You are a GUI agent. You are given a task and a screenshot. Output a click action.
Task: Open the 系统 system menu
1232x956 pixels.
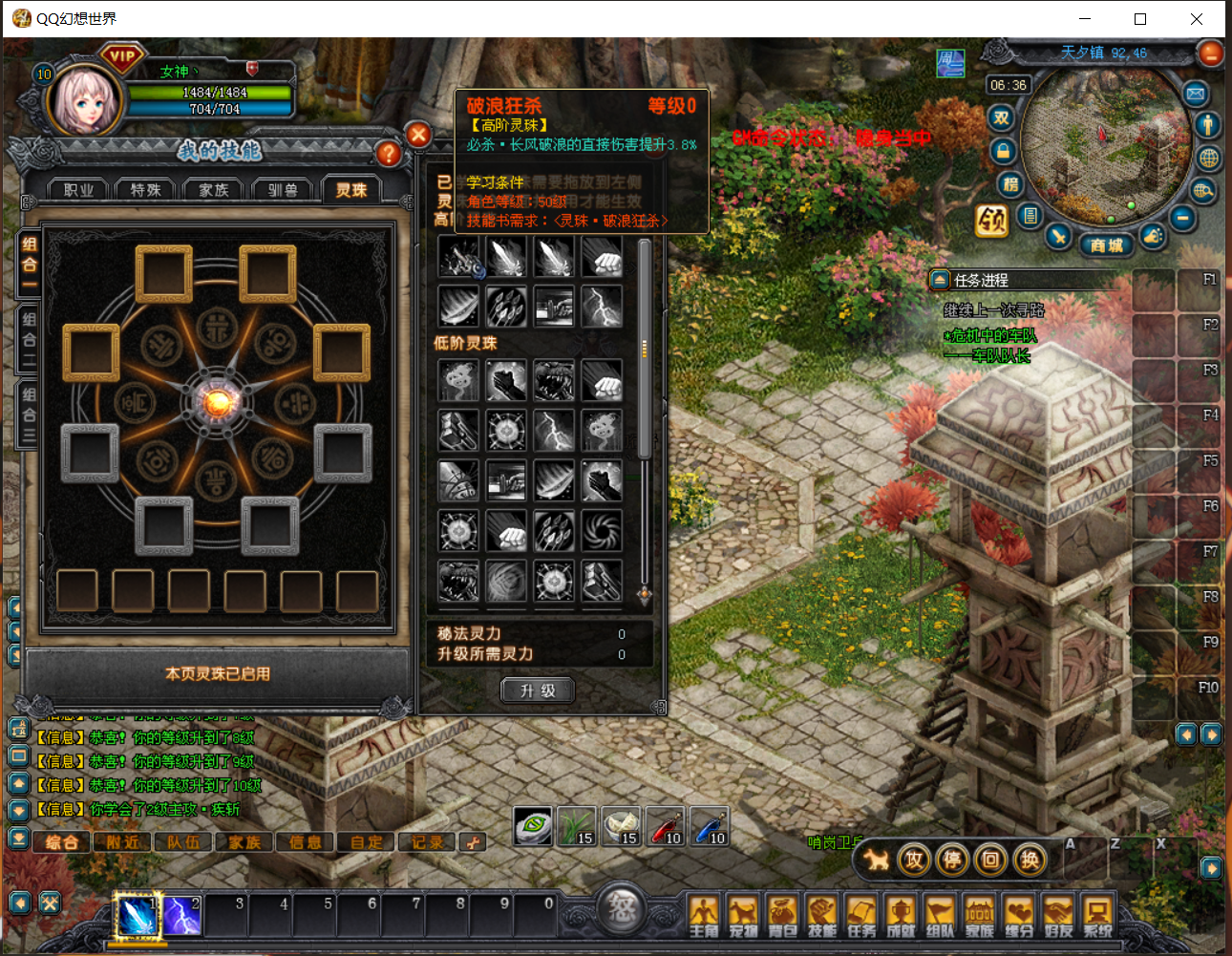(x=1097, y=916)
